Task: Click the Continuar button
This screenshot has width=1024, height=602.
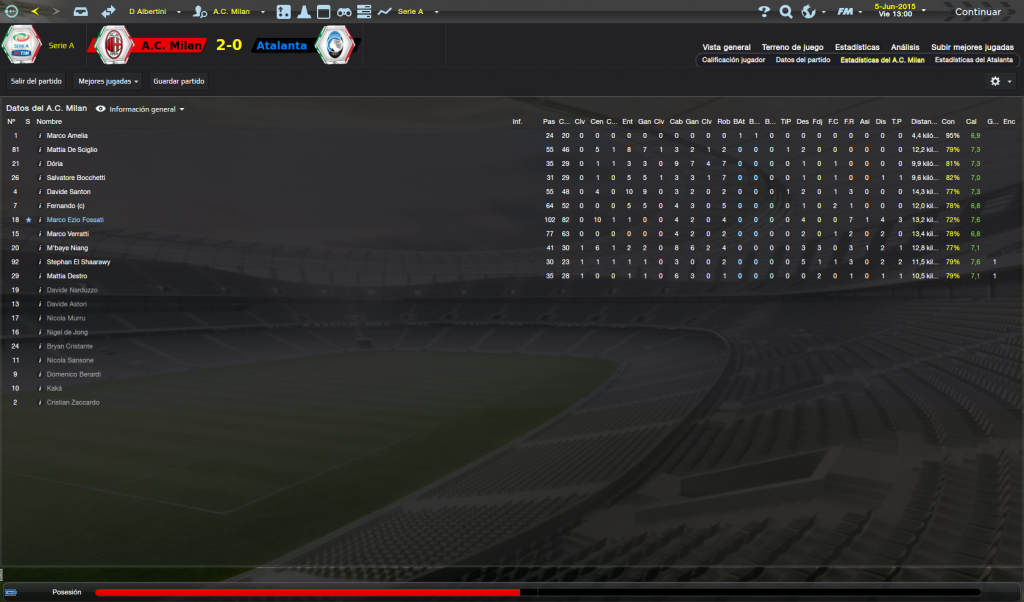Action: (977, 12)
